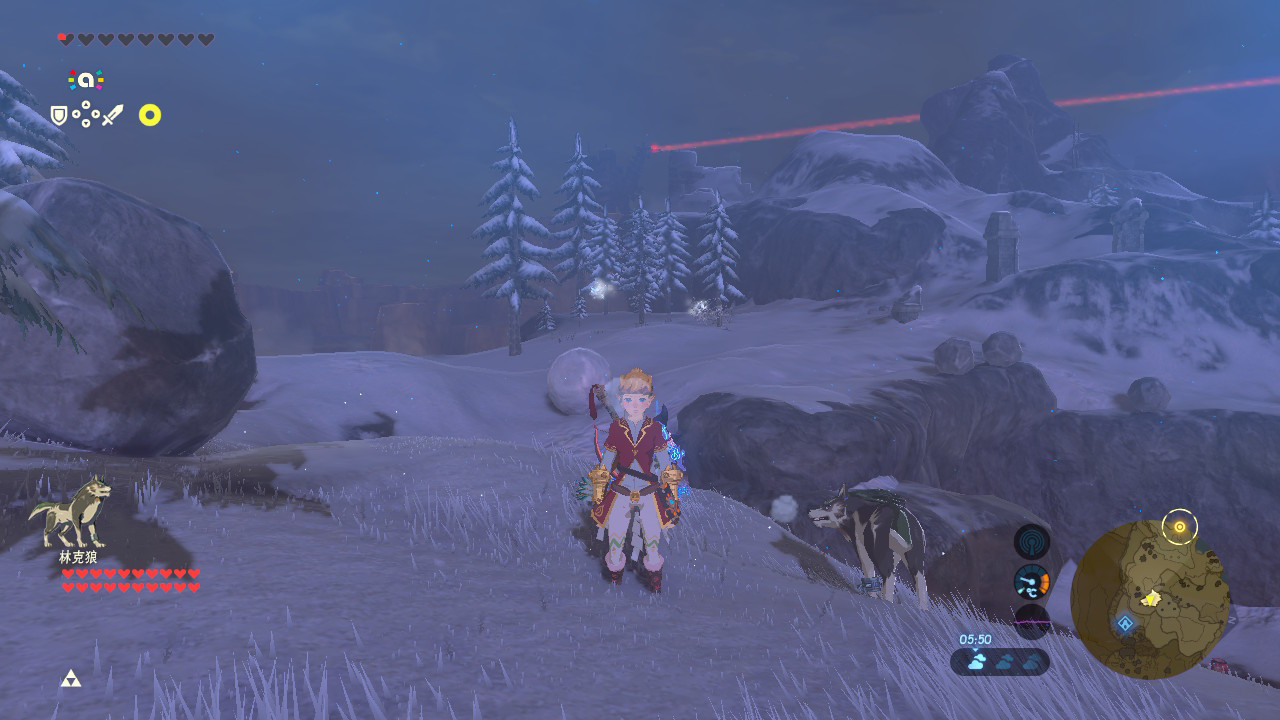1280x720 pixels.
Task: Click the orange segment of the temperature dial
Action: [1046, 581]
